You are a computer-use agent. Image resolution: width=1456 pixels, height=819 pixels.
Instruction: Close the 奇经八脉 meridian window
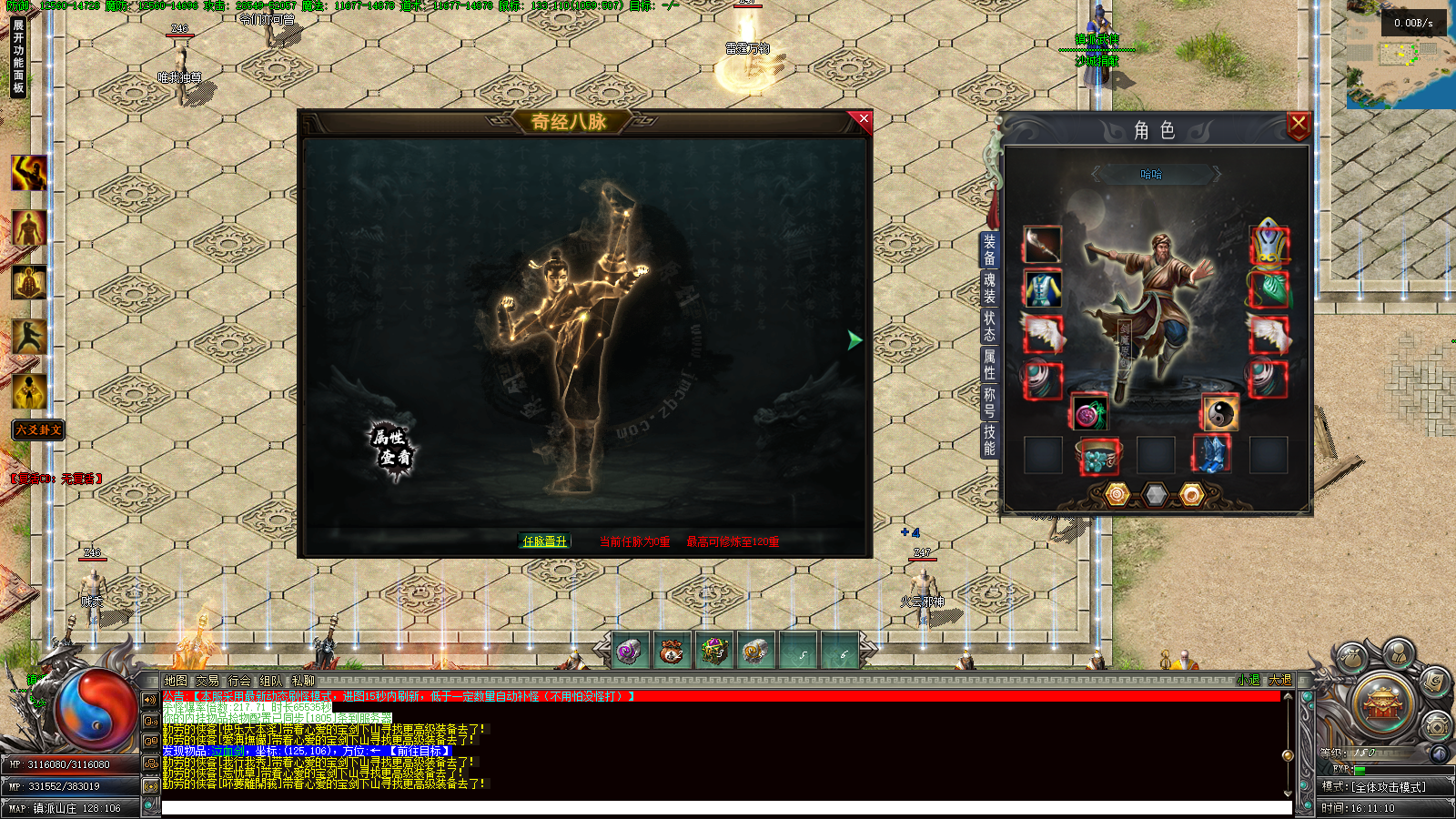click(863, 119)
